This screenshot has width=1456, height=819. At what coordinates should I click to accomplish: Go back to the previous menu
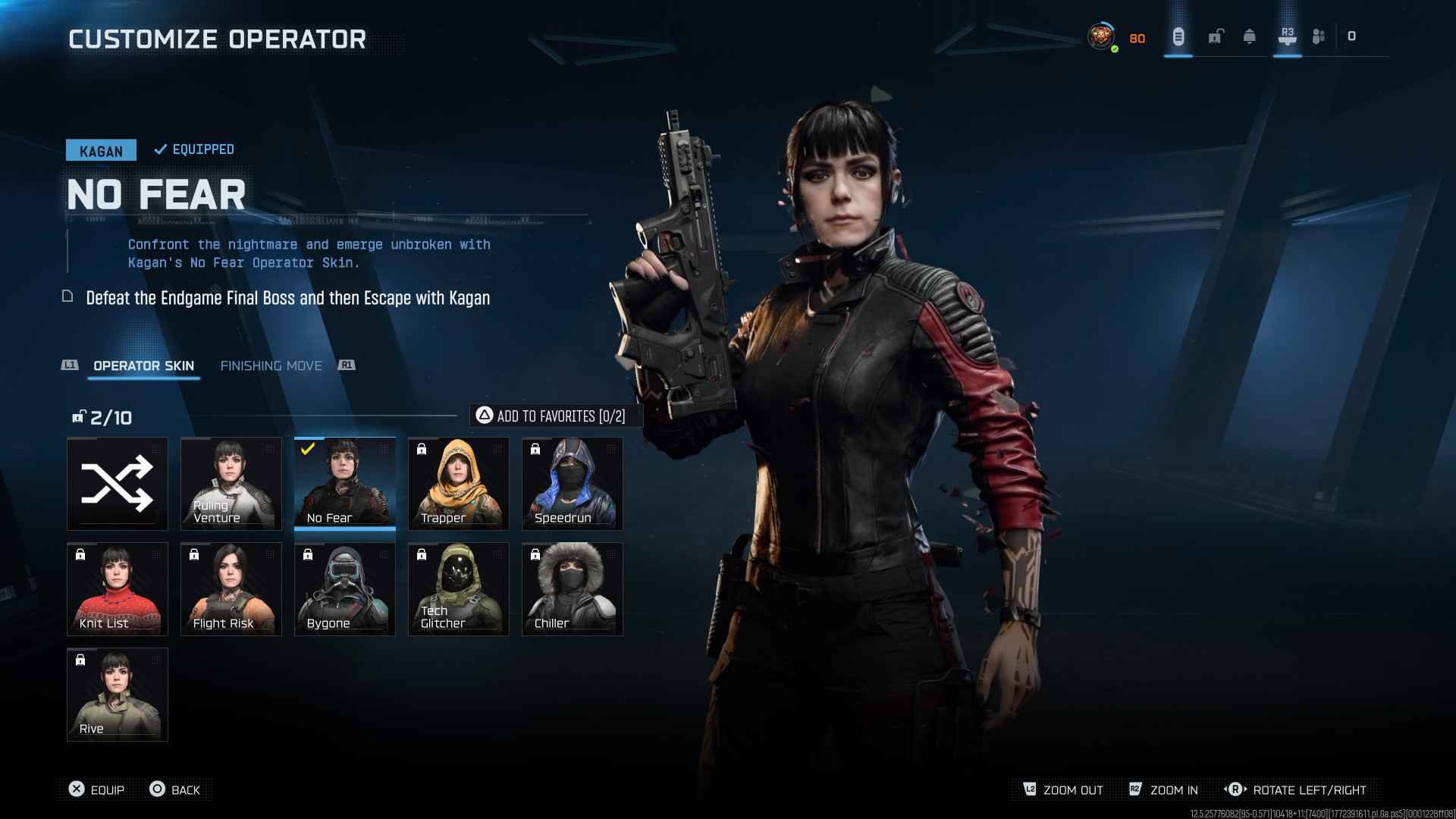tap(175, 789)
